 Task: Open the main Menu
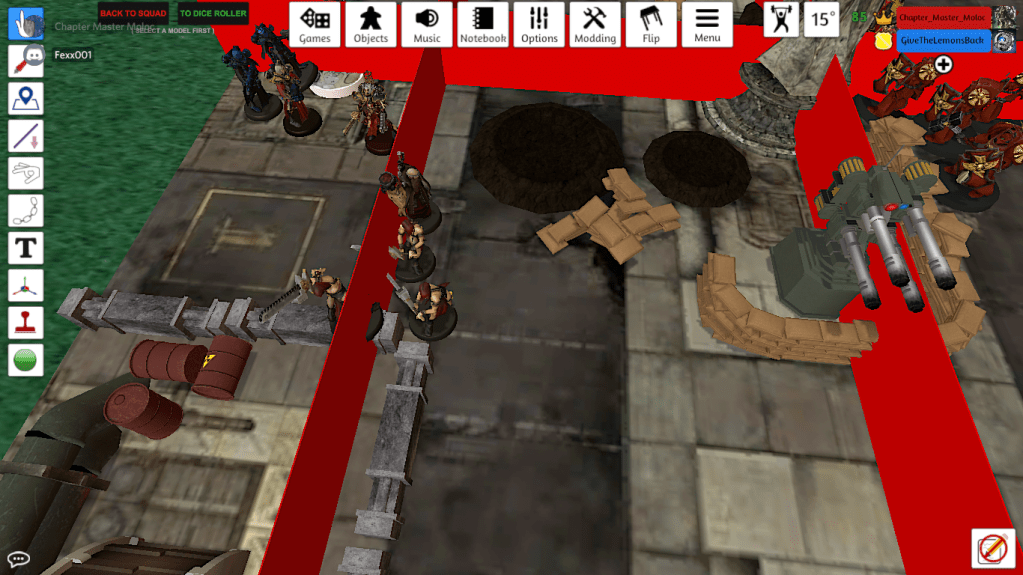point(707,24)
